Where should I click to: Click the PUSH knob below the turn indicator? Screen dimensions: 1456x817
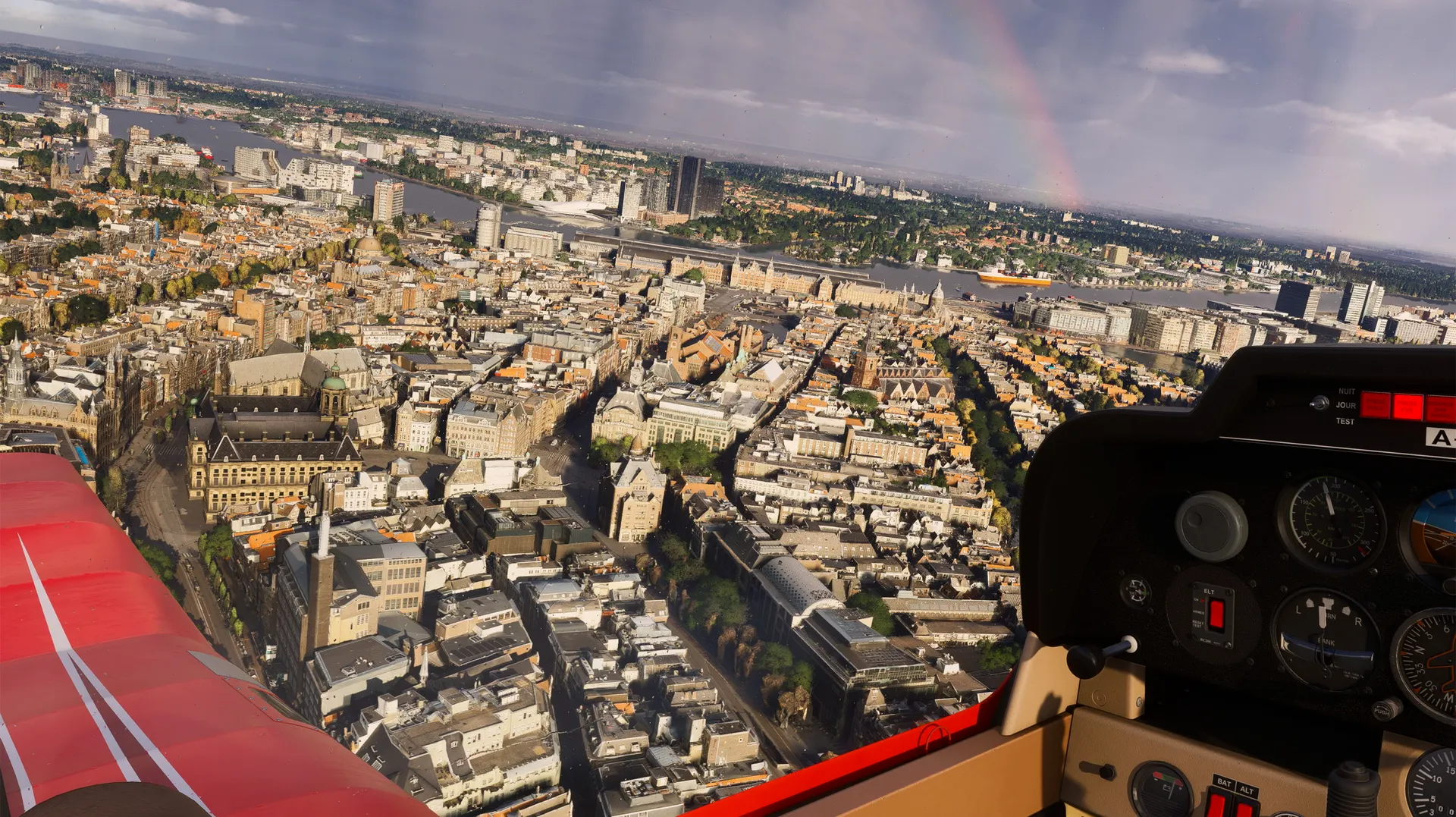(1385, 710)
